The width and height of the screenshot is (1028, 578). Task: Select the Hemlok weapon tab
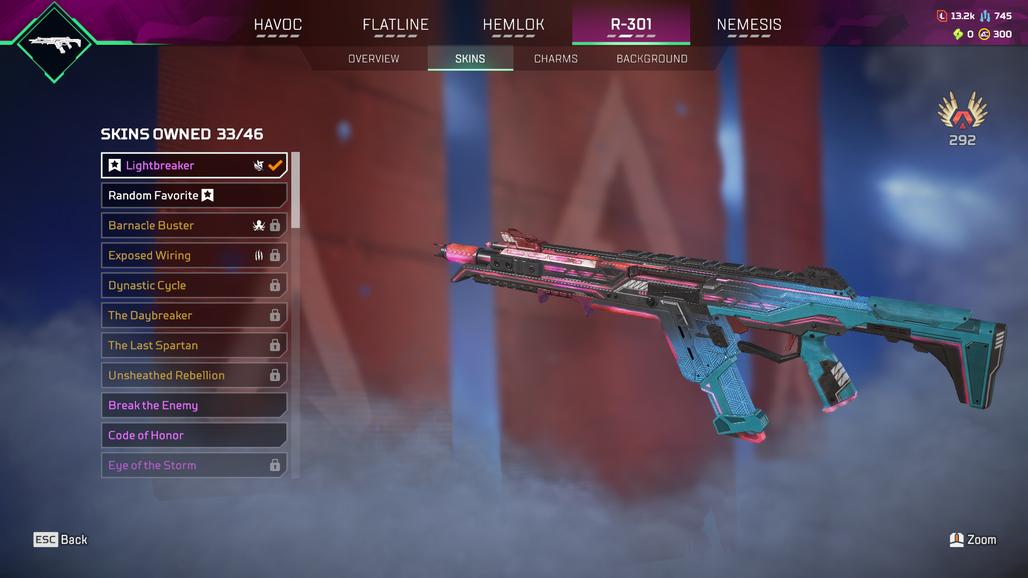click(513, 24)
